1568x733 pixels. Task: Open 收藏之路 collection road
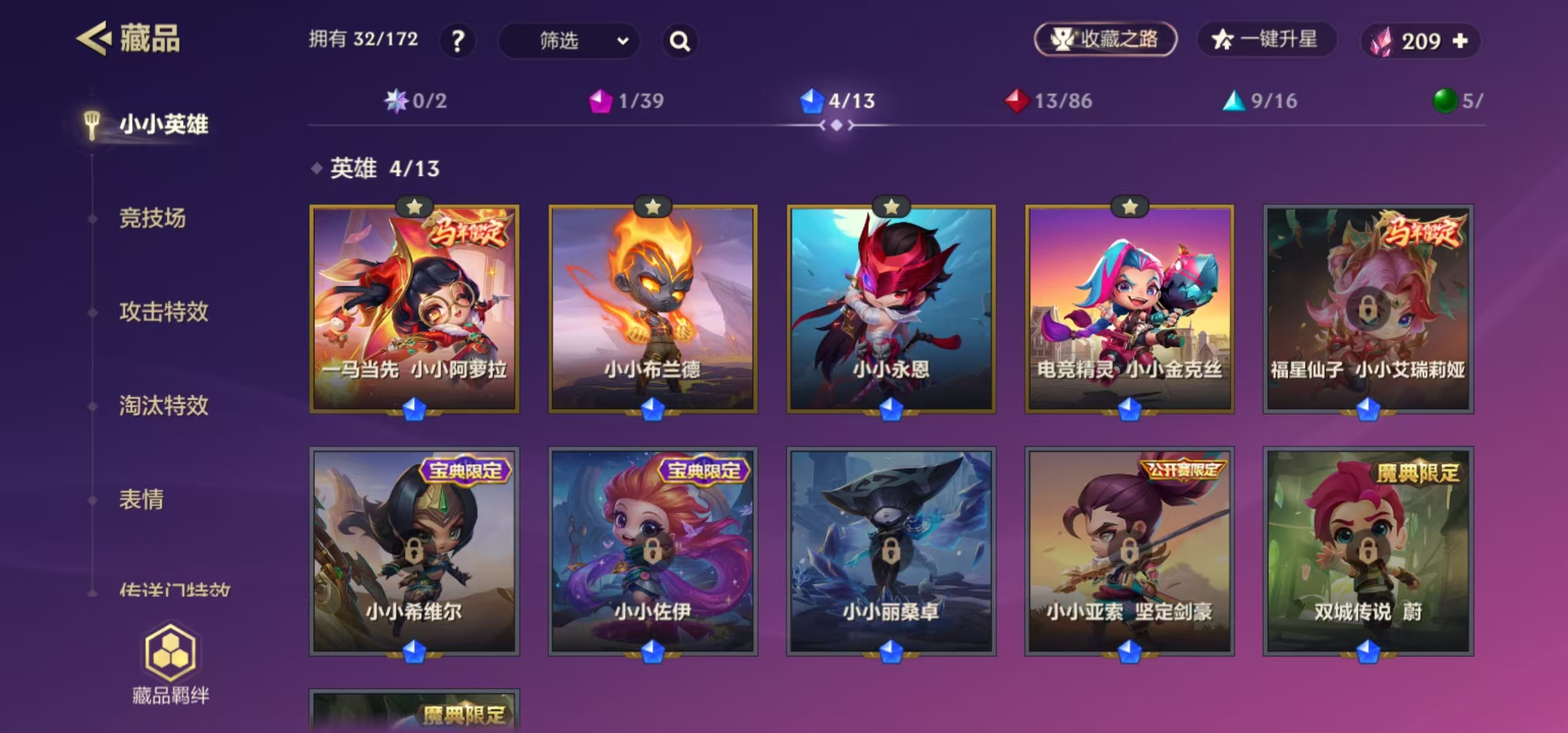pyautogui.click(x=1105, y=39)
